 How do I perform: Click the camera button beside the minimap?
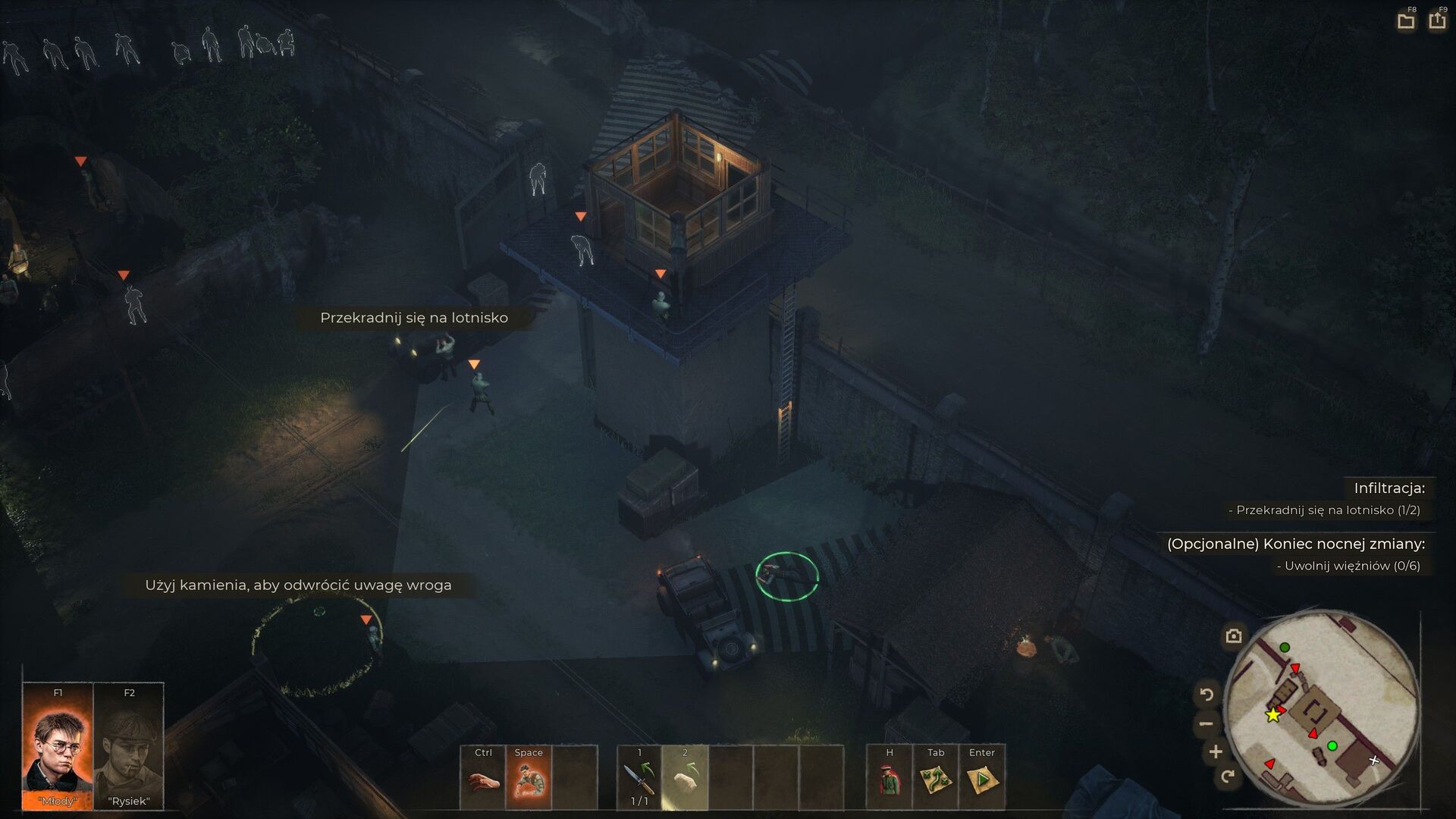click(x=1234, y=635)
